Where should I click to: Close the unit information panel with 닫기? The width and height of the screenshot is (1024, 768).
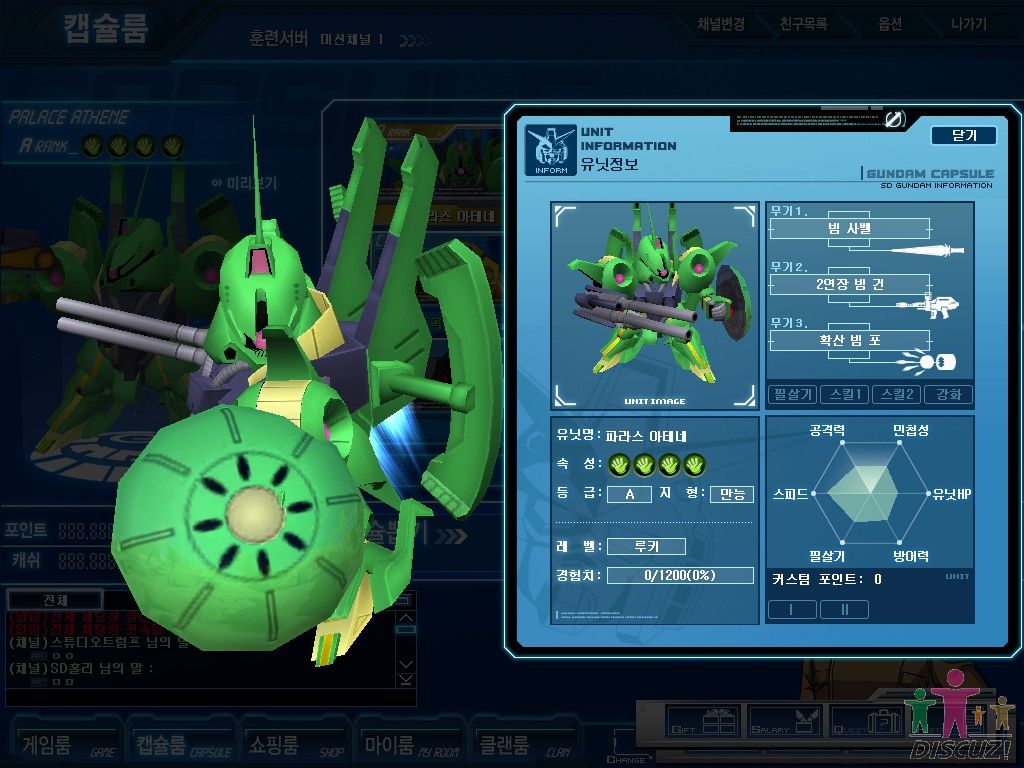click(x=963, y=135)
